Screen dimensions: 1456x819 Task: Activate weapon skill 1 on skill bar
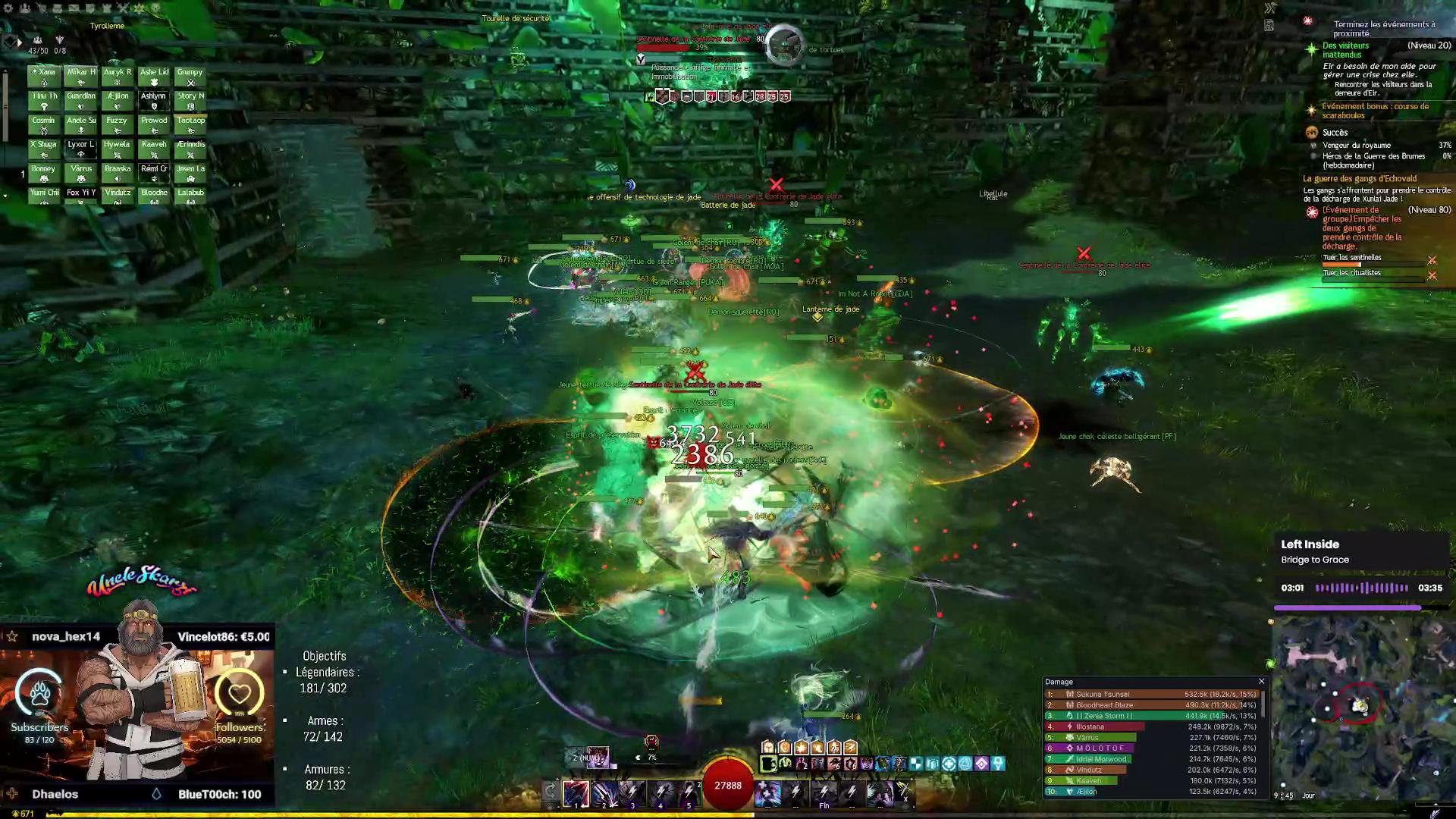576,793
